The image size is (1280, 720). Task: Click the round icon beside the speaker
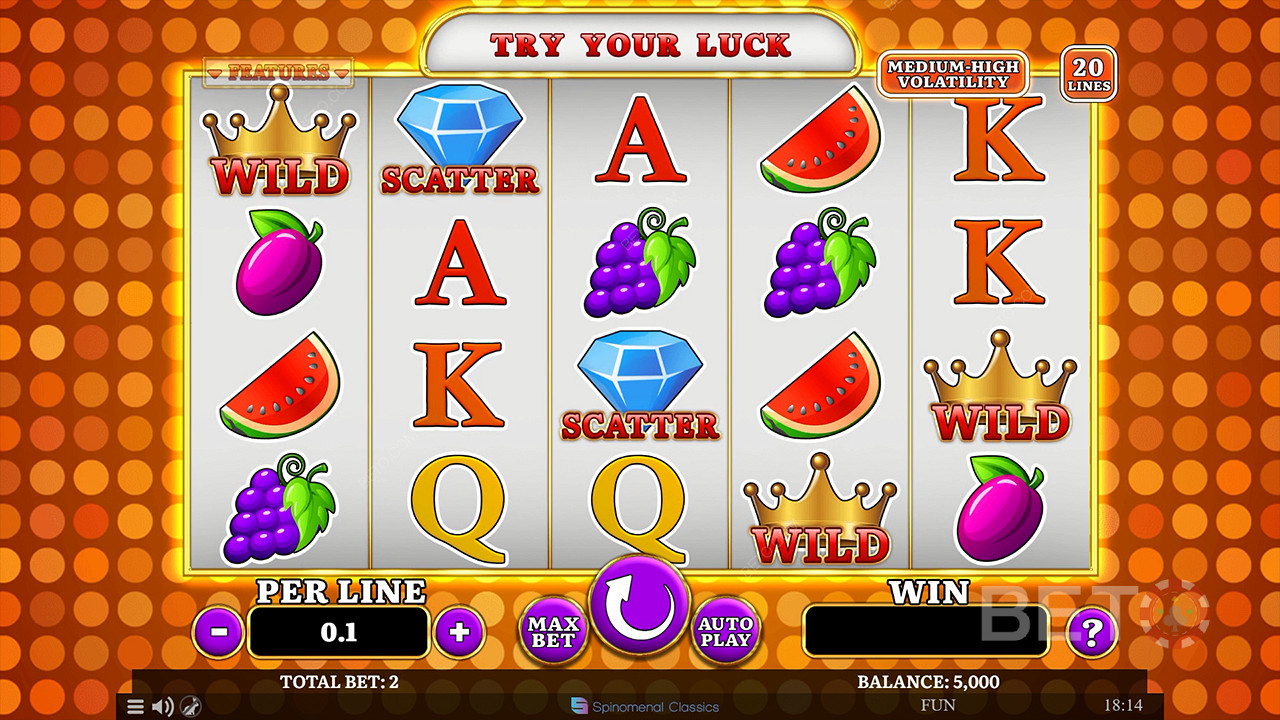click(x=188, y=707)
